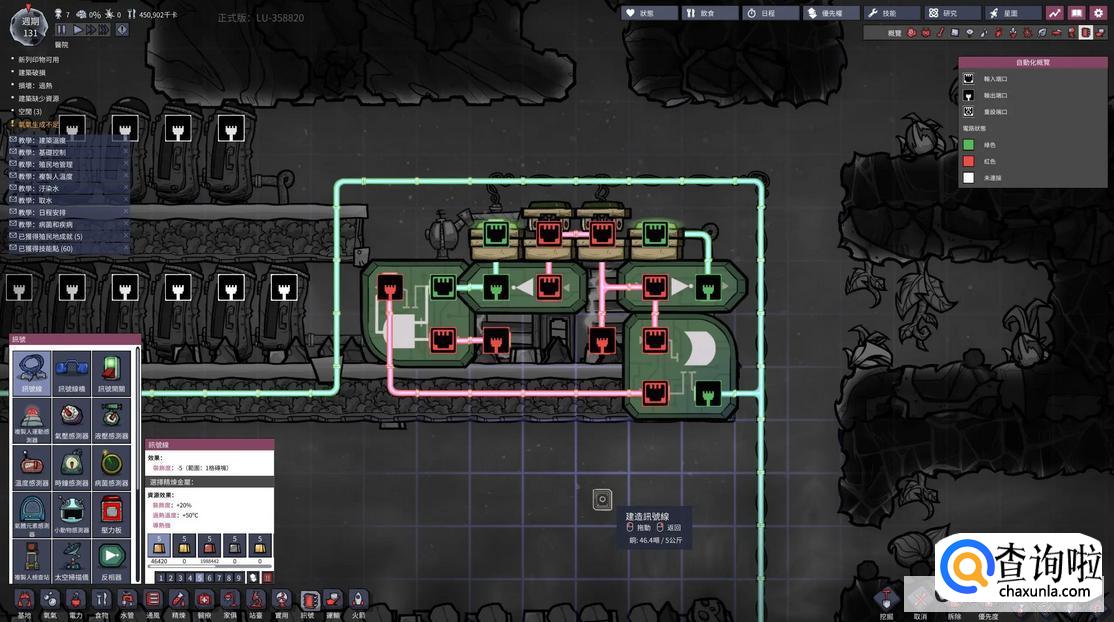Open the 研究 research screen

953,13
